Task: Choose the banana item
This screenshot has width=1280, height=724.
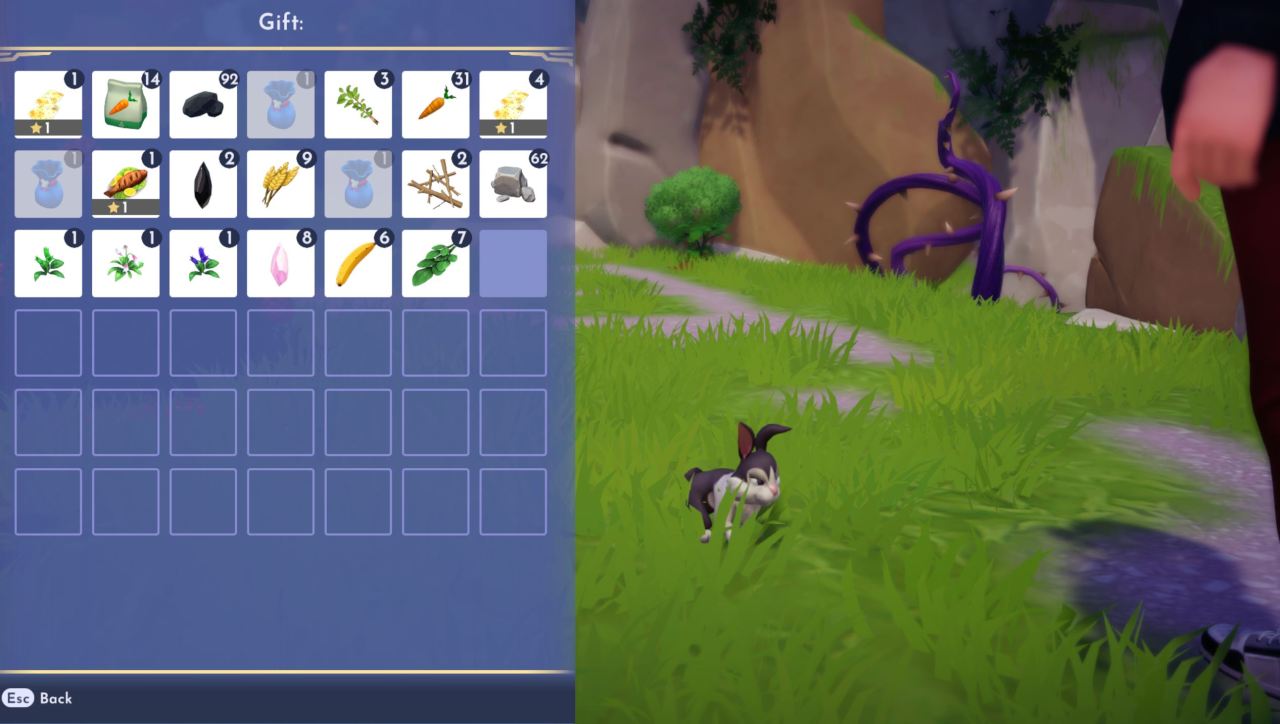Action: pyautogui.click(x=359, y=262)
